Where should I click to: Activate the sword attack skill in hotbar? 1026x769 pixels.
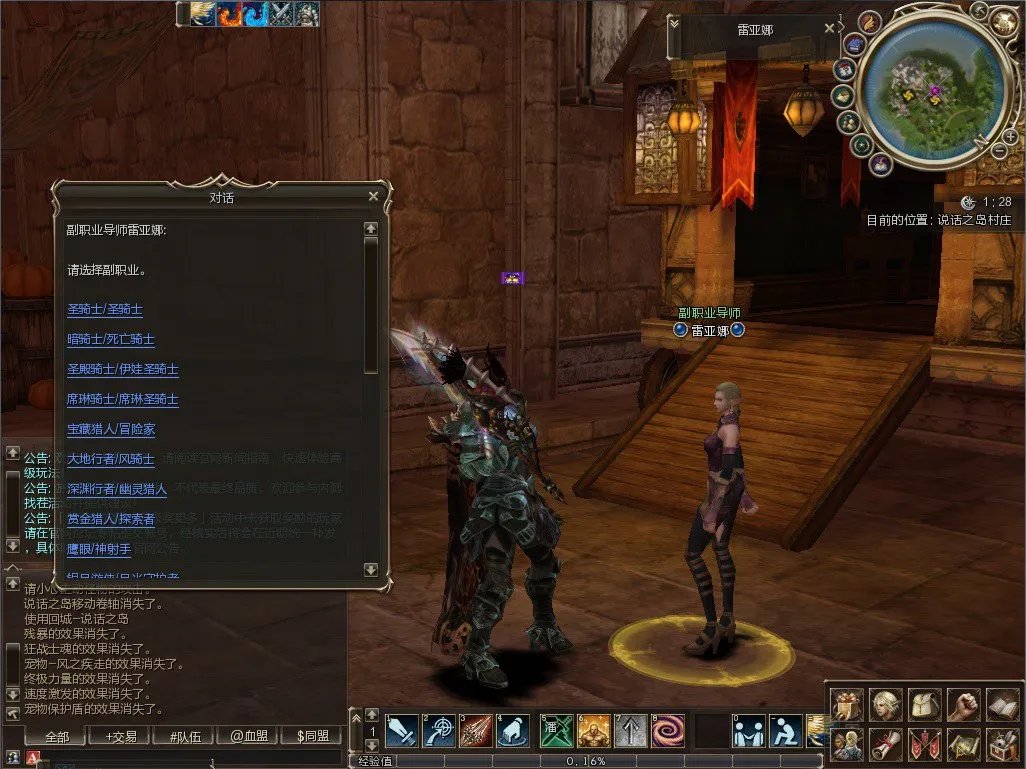click(x=403, y=731)
